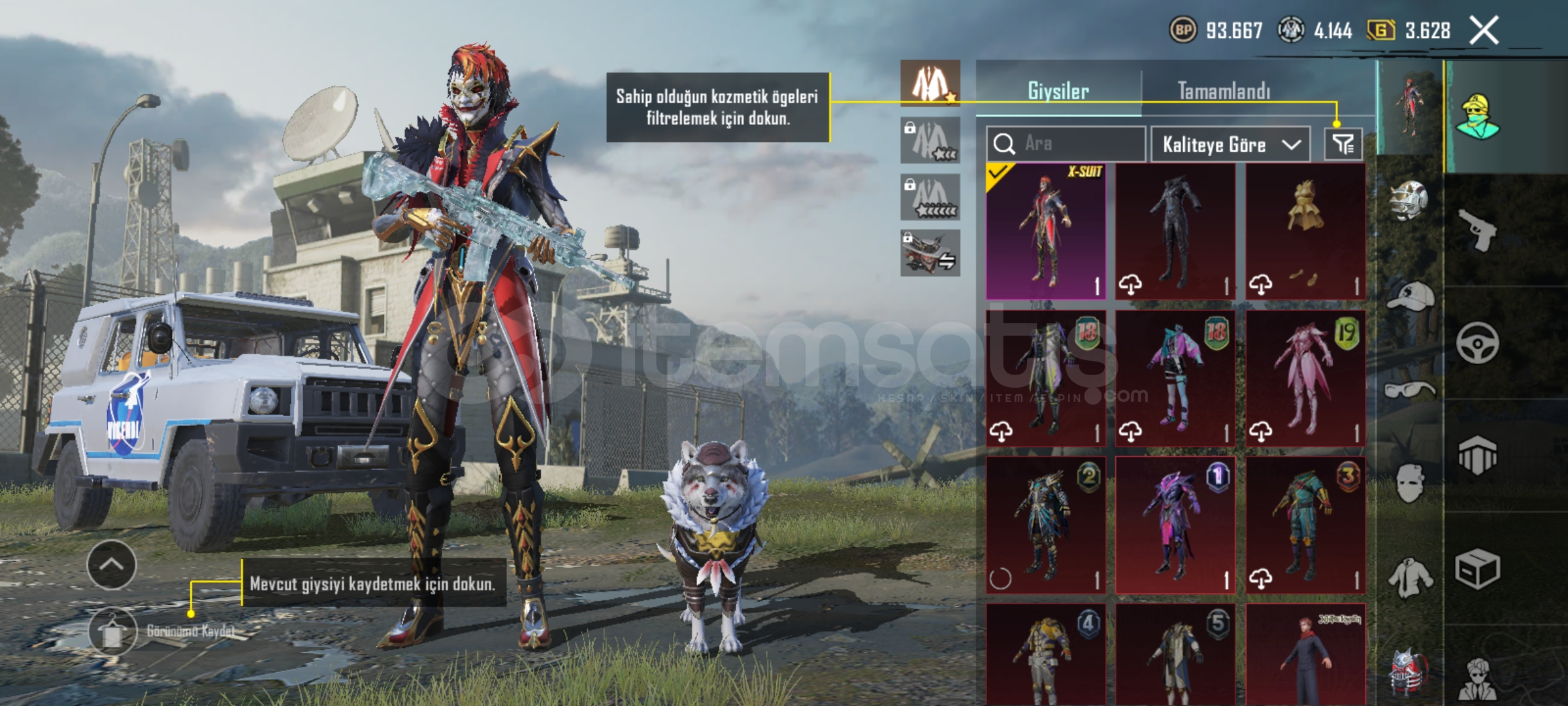
Task: Select the Giysiler tab
Action: (1058, 91)
